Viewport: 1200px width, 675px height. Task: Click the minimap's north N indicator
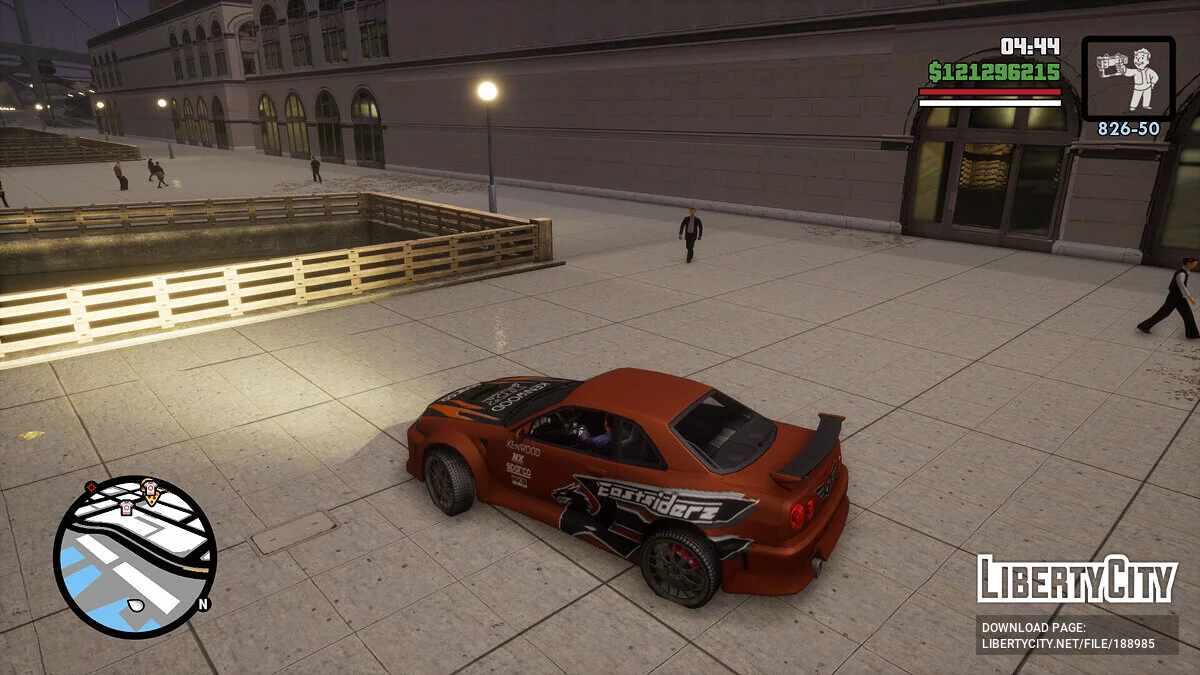(x=203, y=604)
